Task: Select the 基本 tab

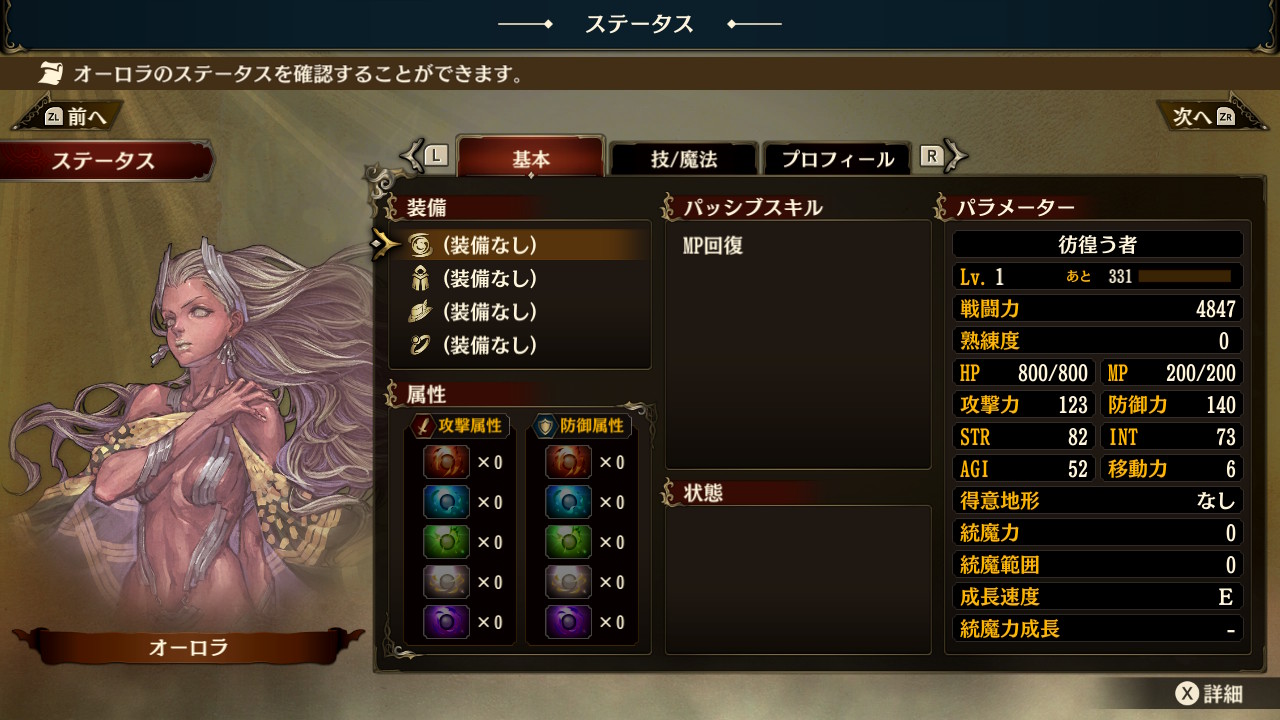Action: click(531, 159)
